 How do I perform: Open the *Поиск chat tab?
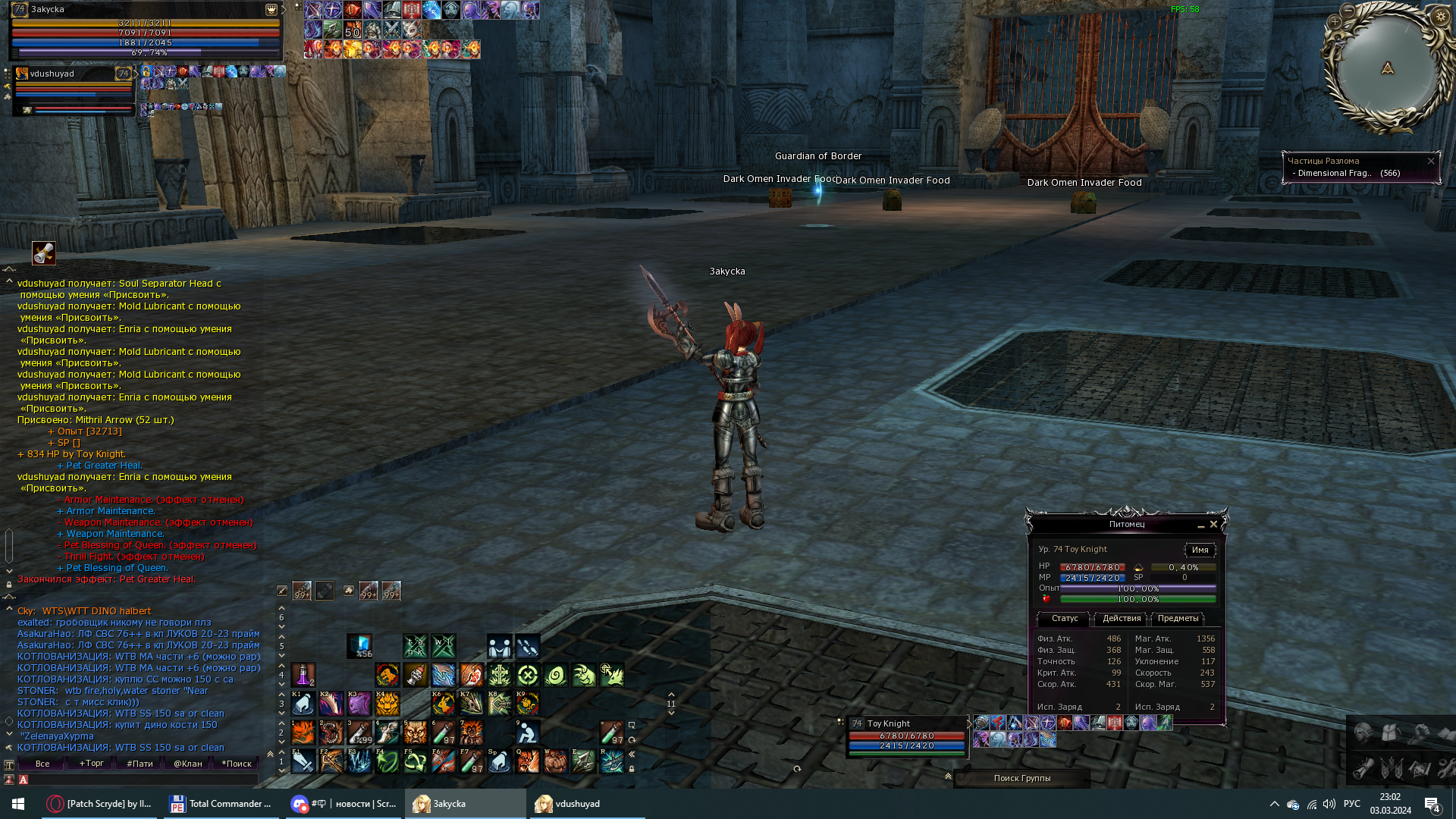click(236, 764)
